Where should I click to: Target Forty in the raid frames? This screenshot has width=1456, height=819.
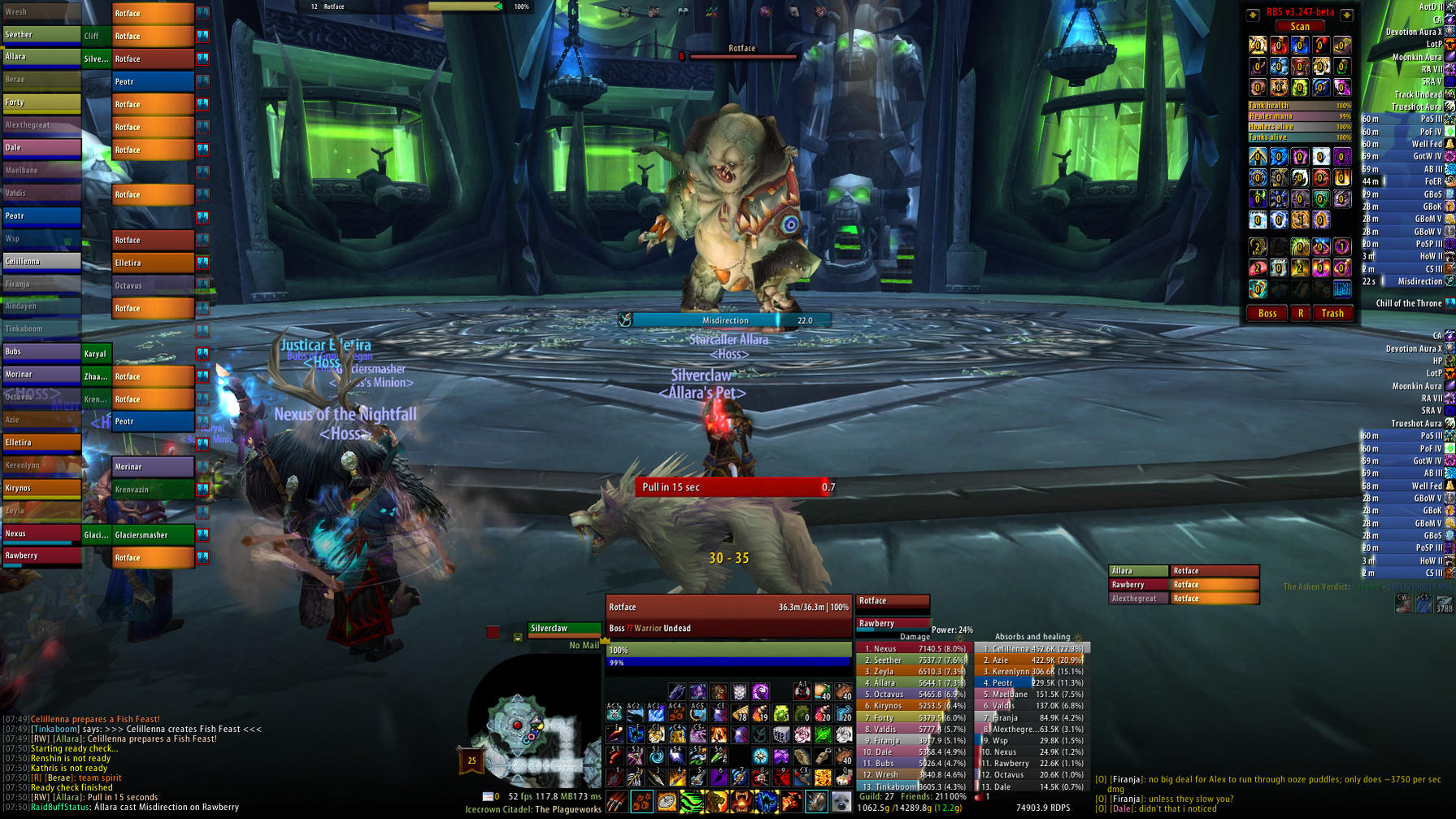click(x=41, y=102)
